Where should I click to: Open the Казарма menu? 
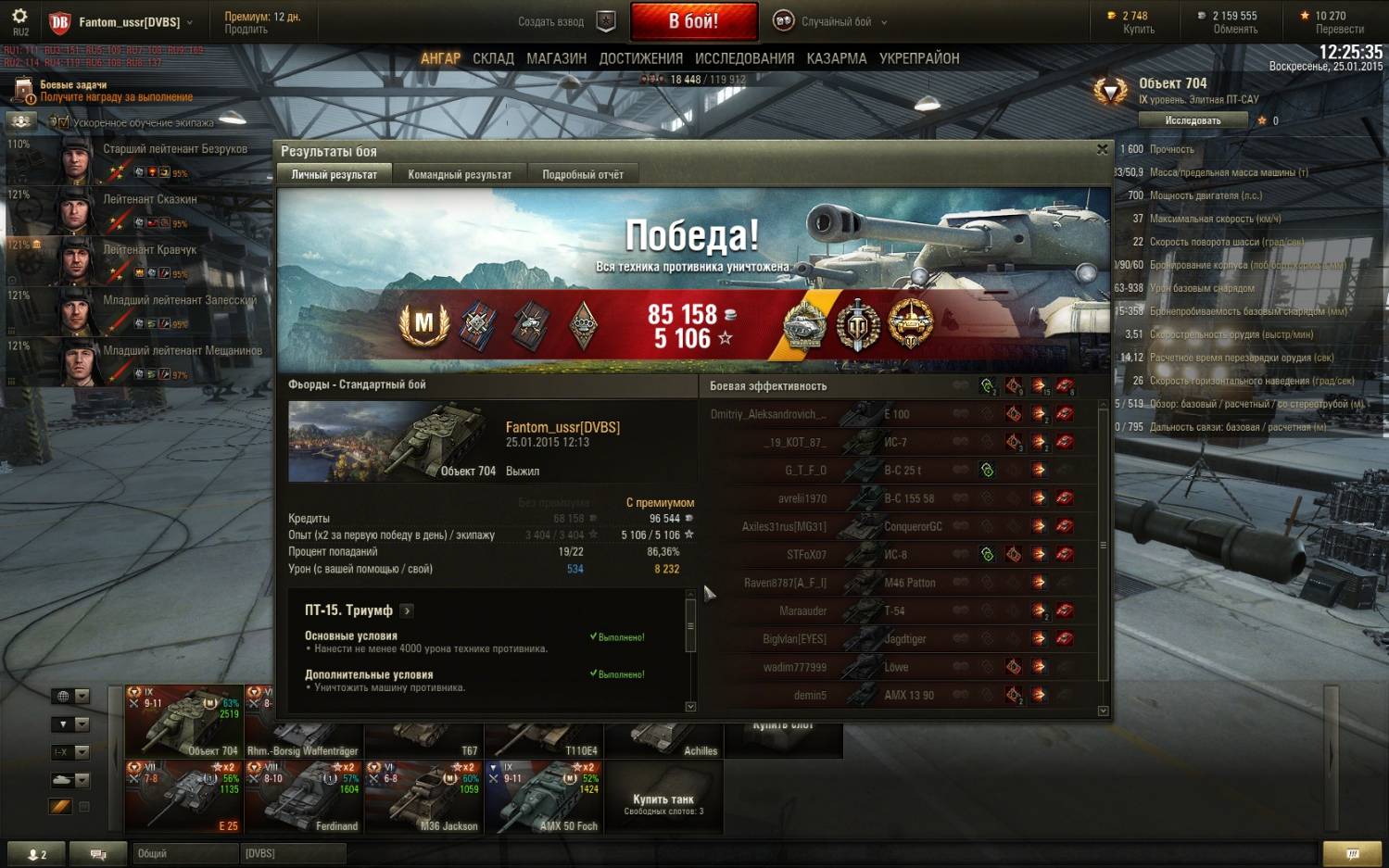(x=836, y=58)
